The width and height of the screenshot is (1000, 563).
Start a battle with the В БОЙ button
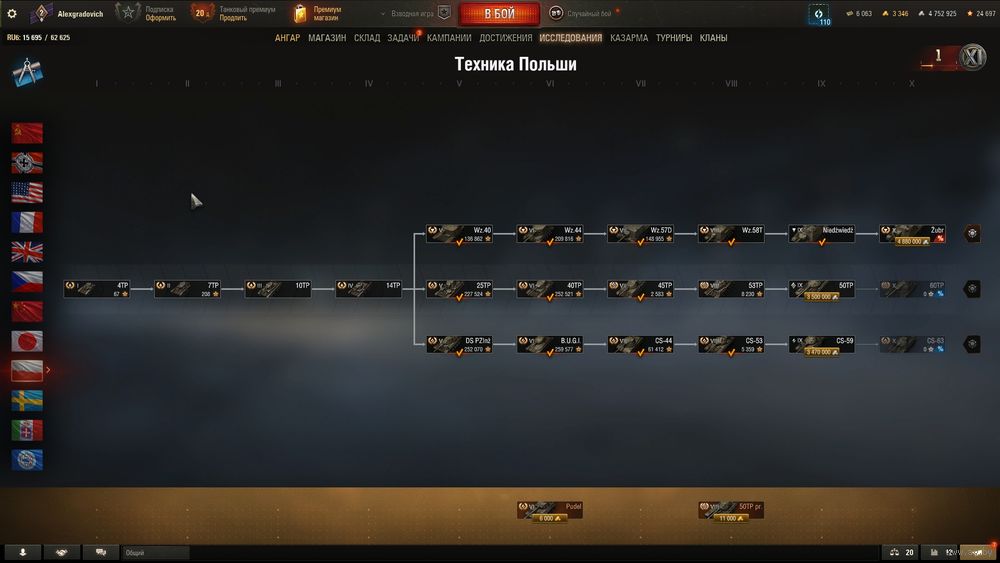pos(499,14)
